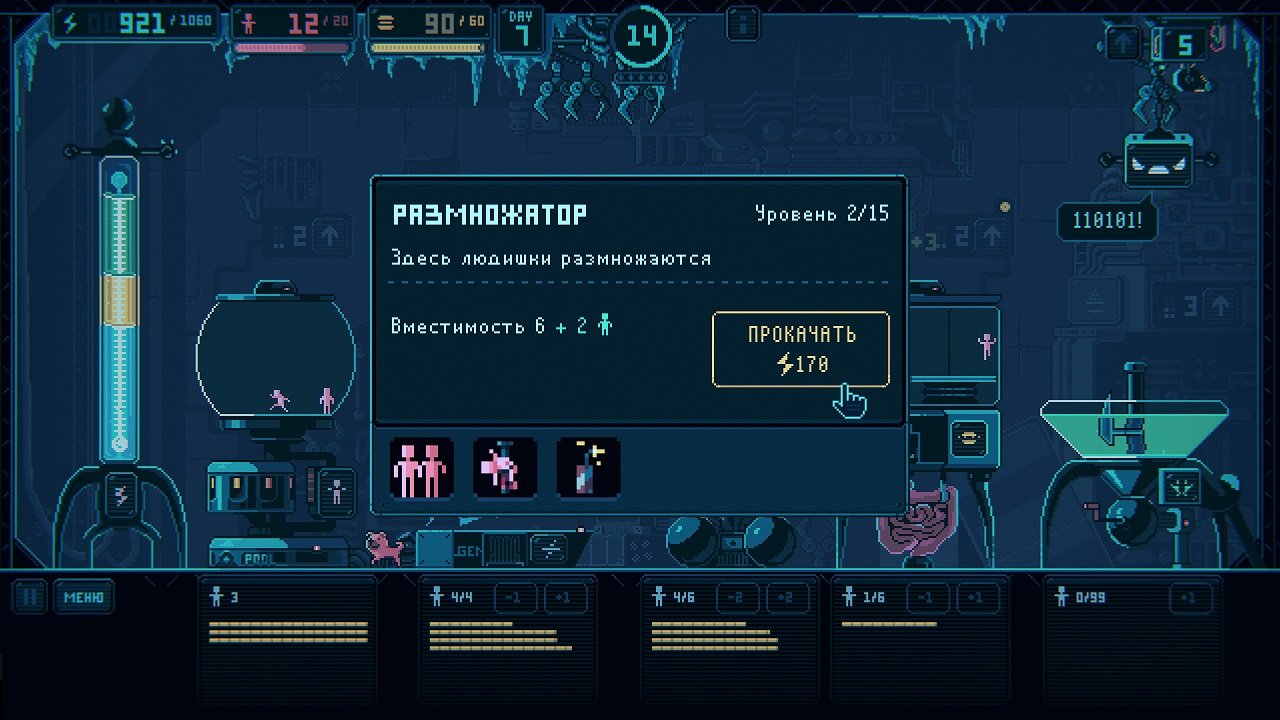The width and height of the screenshot is (1280, 720).
Task: Open the МЕНЮ button
Action: (83, 597)
